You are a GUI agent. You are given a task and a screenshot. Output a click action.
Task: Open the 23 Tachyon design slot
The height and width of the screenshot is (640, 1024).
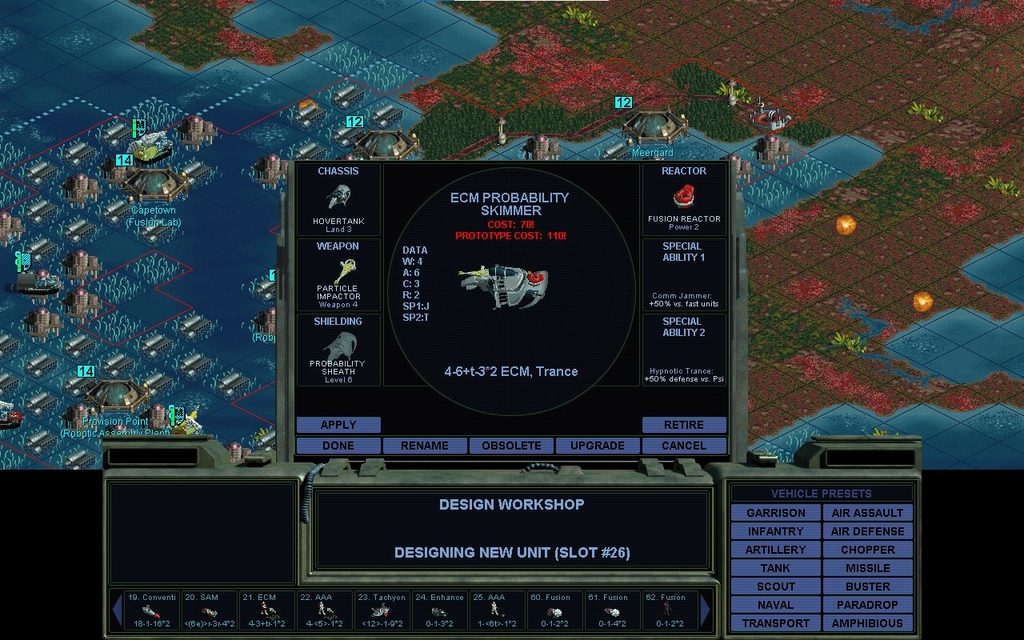coord(381,609)
